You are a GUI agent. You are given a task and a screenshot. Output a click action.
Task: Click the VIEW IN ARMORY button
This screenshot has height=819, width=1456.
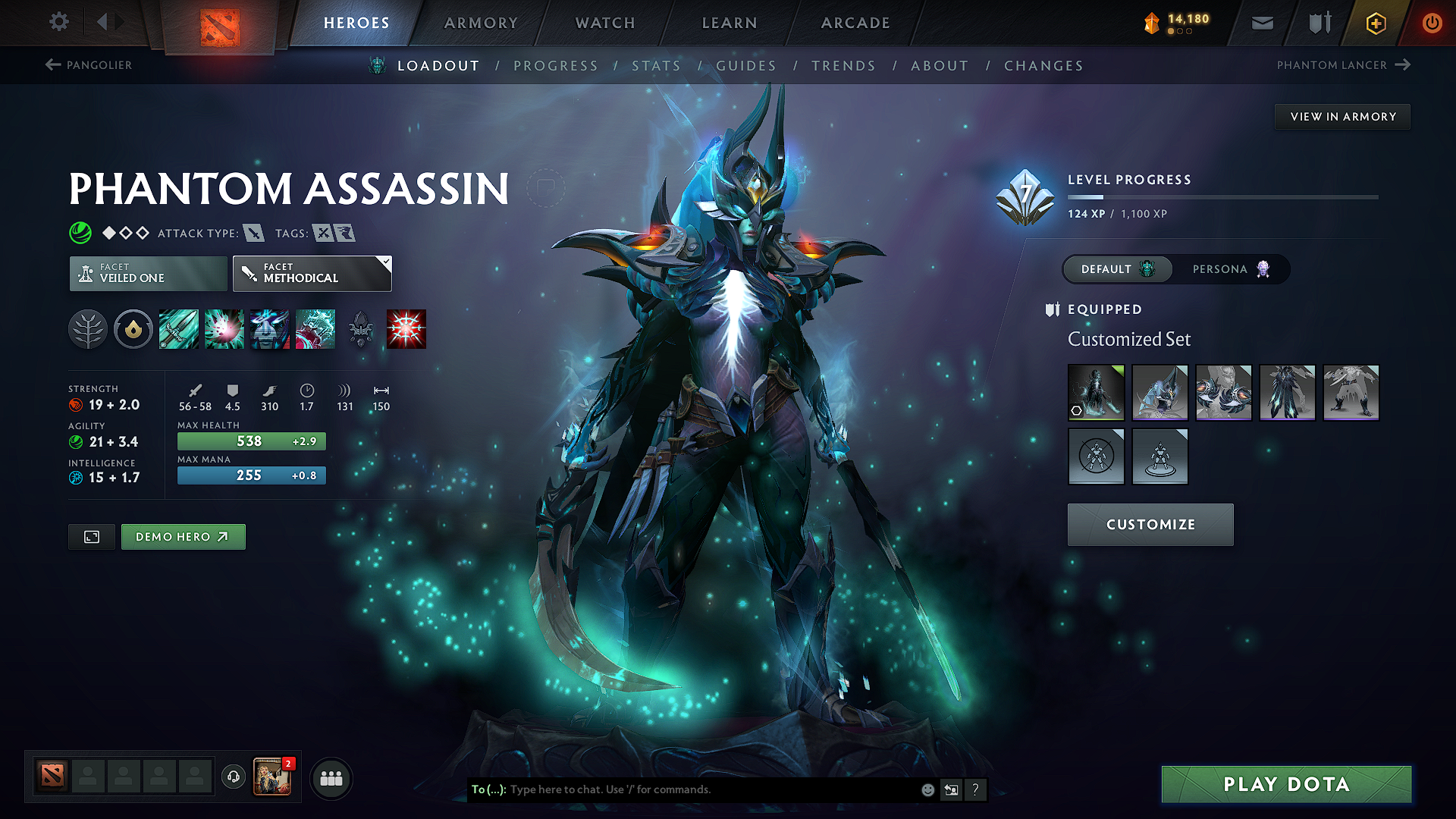[x=1342, y=116]
